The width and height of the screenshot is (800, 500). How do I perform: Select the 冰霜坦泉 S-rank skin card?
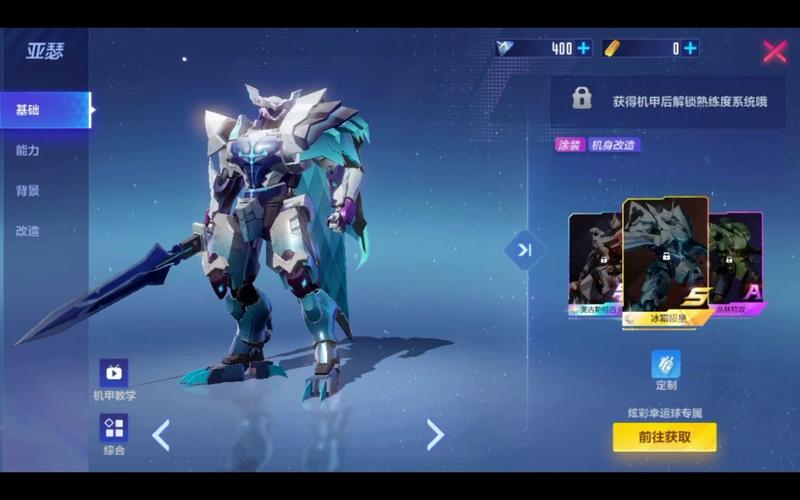coord(665,260)
